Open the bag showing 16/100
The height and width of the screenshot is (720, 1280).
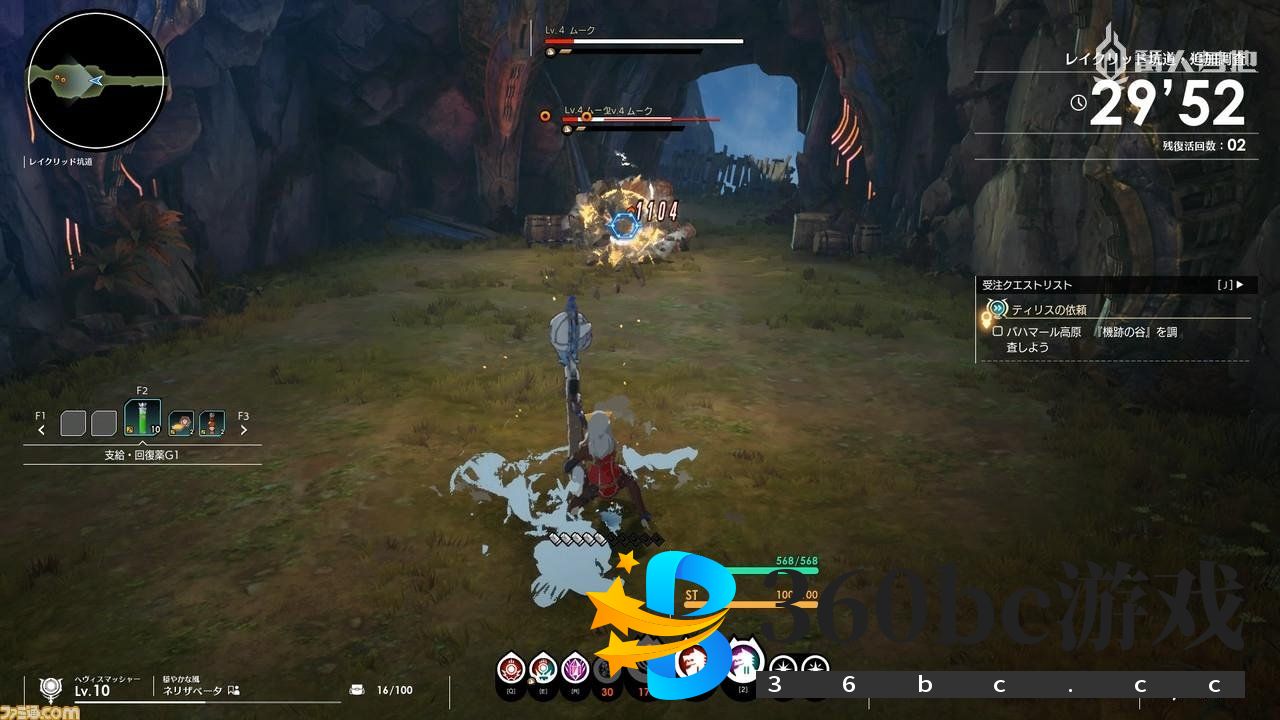(x=358, y=690)
